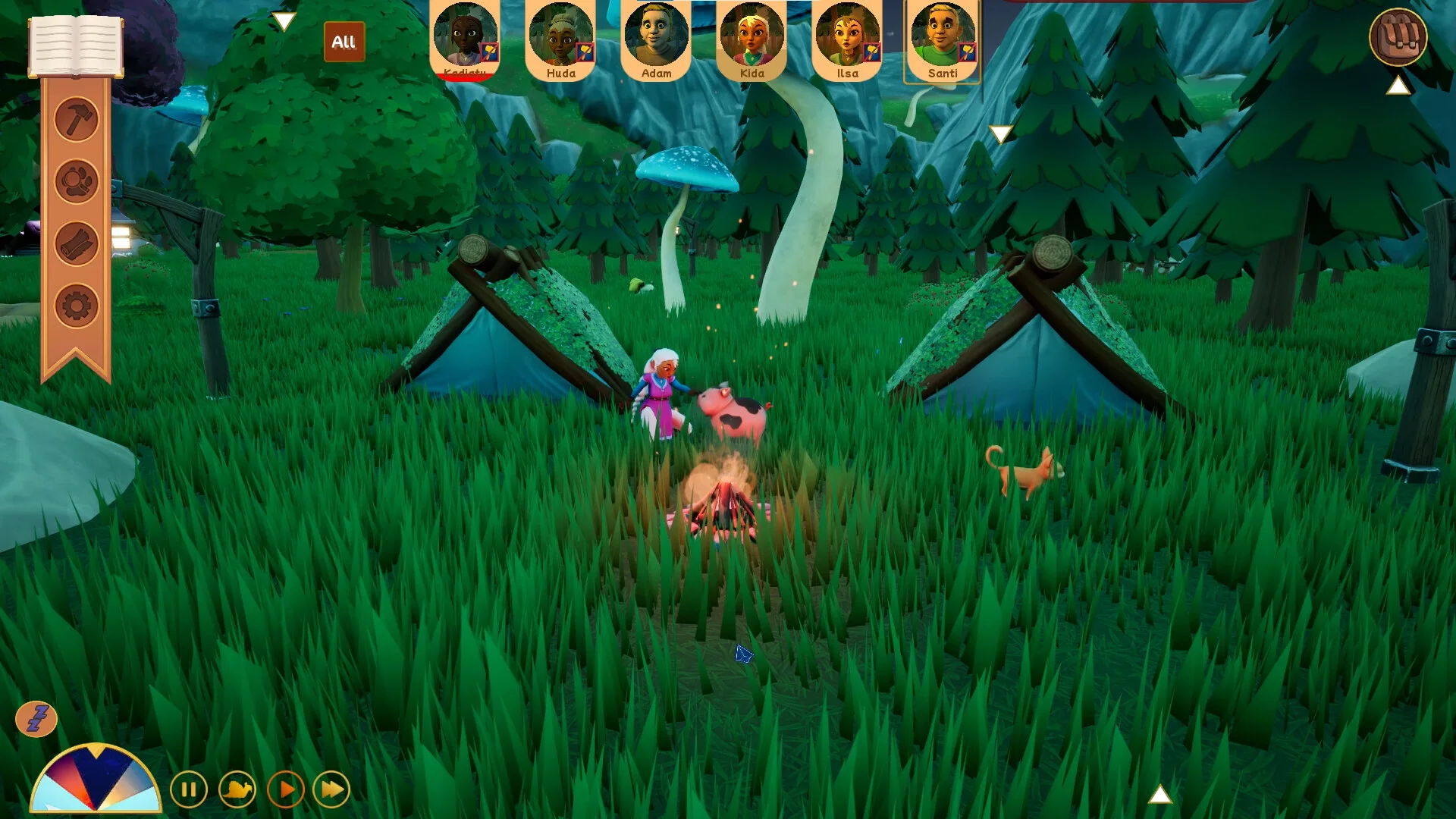Select Kadiatu's portrait
The width and height of the screenshot is (1456, 819).
(x=465, y=38)
